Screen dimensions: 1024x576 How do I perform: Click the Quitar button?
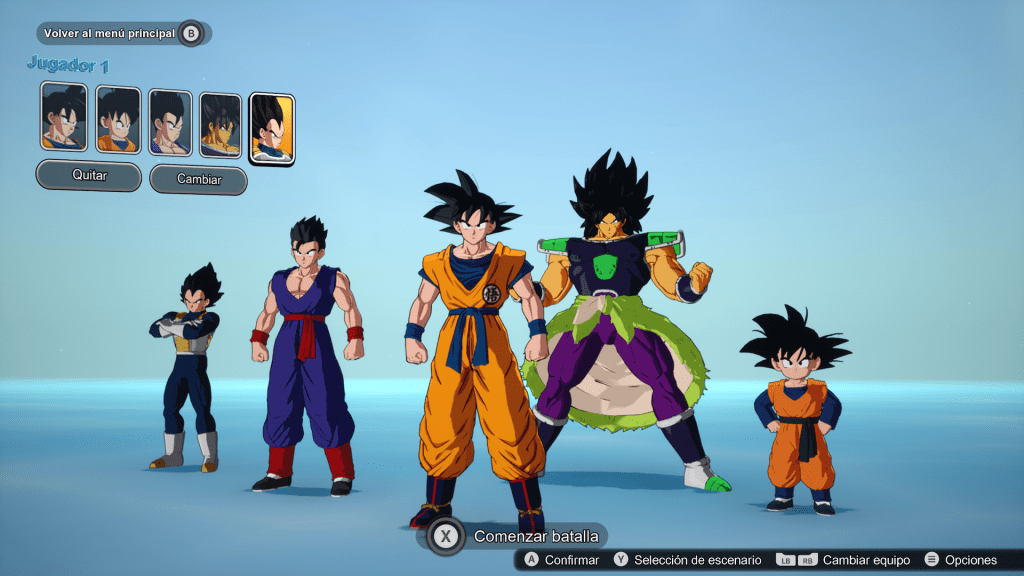[x=89, y=175]
